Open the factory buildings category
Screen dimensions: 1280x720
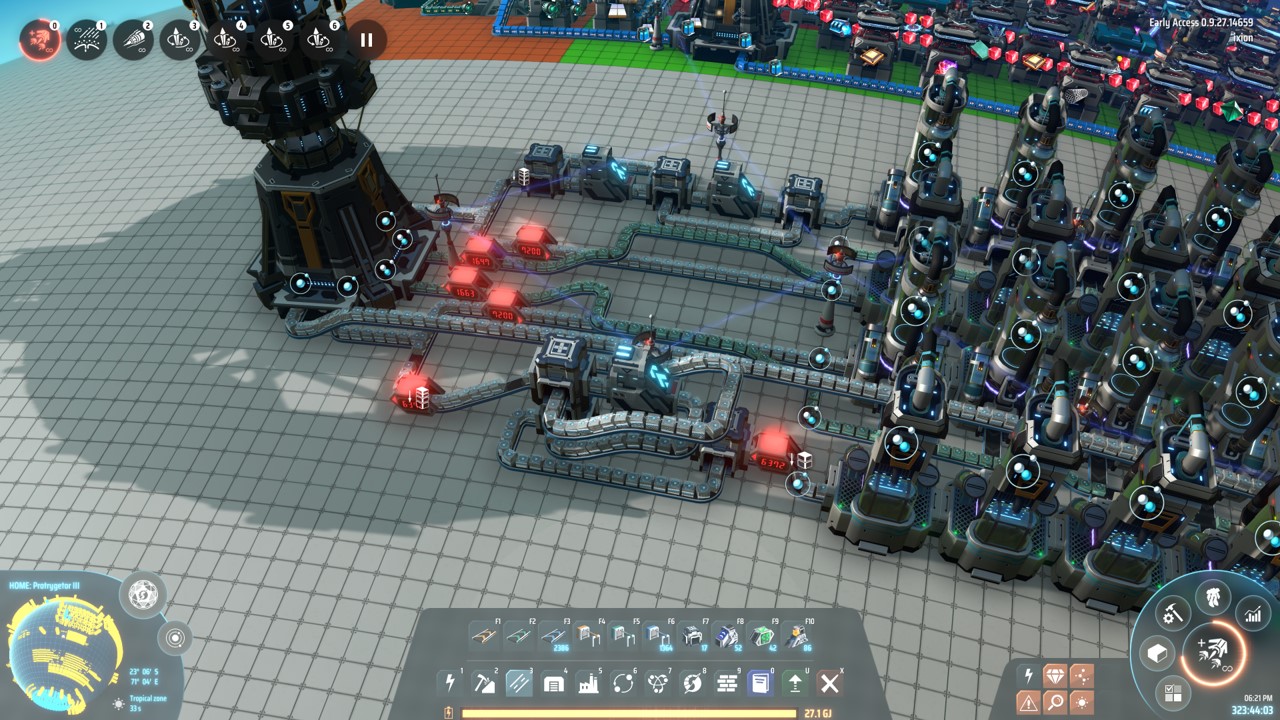pyautogui.click(x=586, y=682)
